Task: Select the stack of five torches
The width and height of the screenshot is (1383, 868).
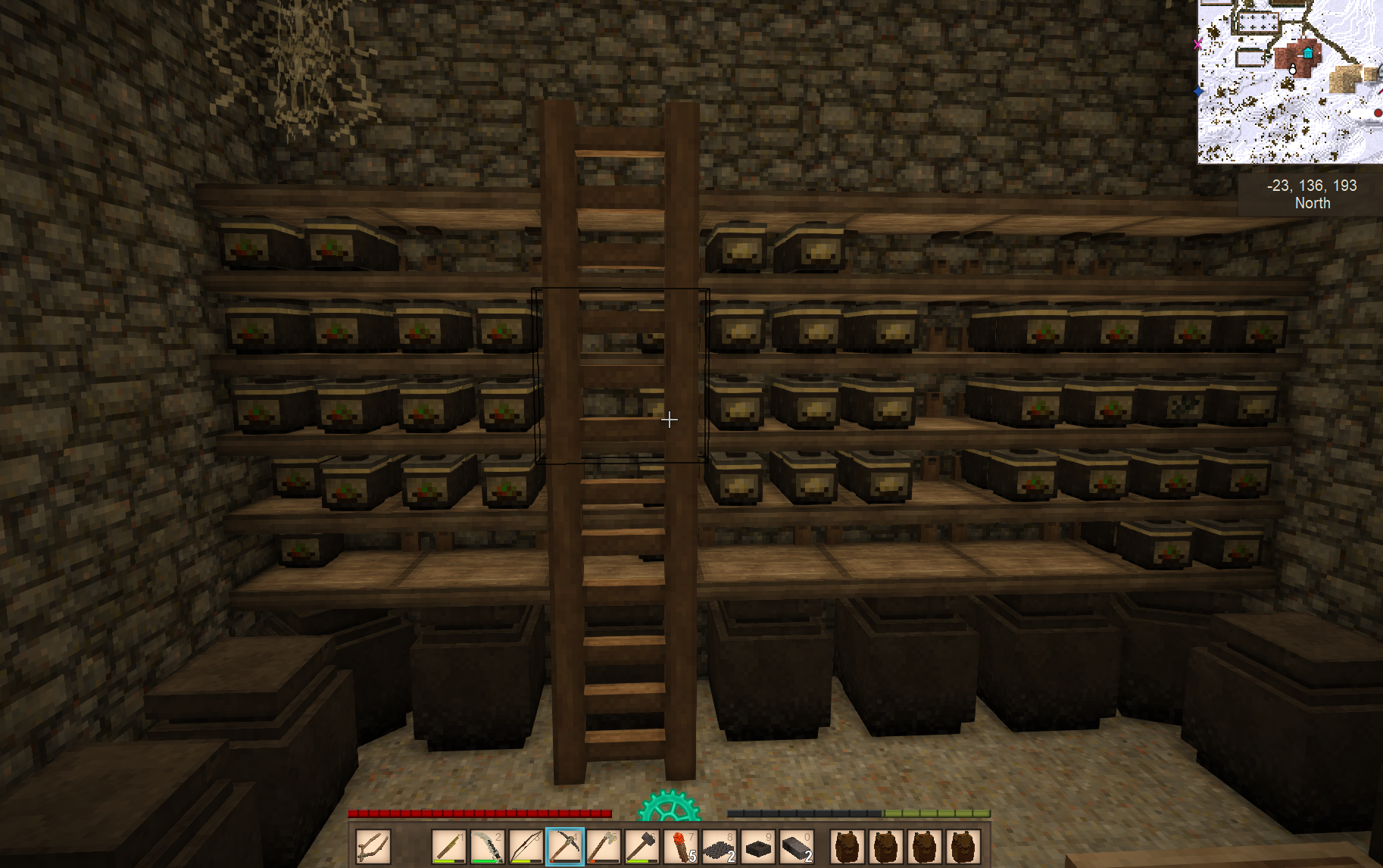Action: 681,846
